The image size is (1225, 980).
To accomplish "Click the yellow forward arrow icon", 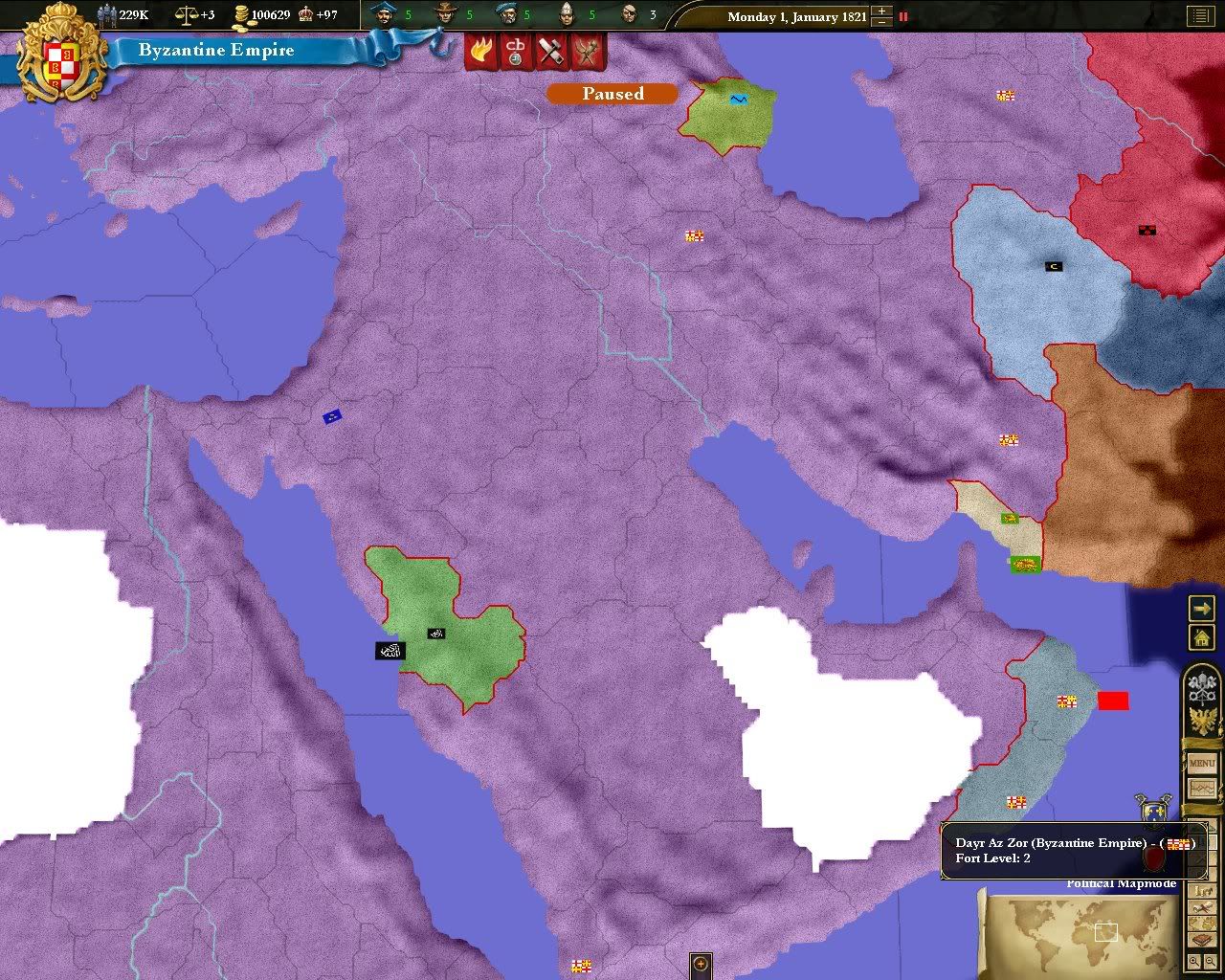I will (1202, 609).
